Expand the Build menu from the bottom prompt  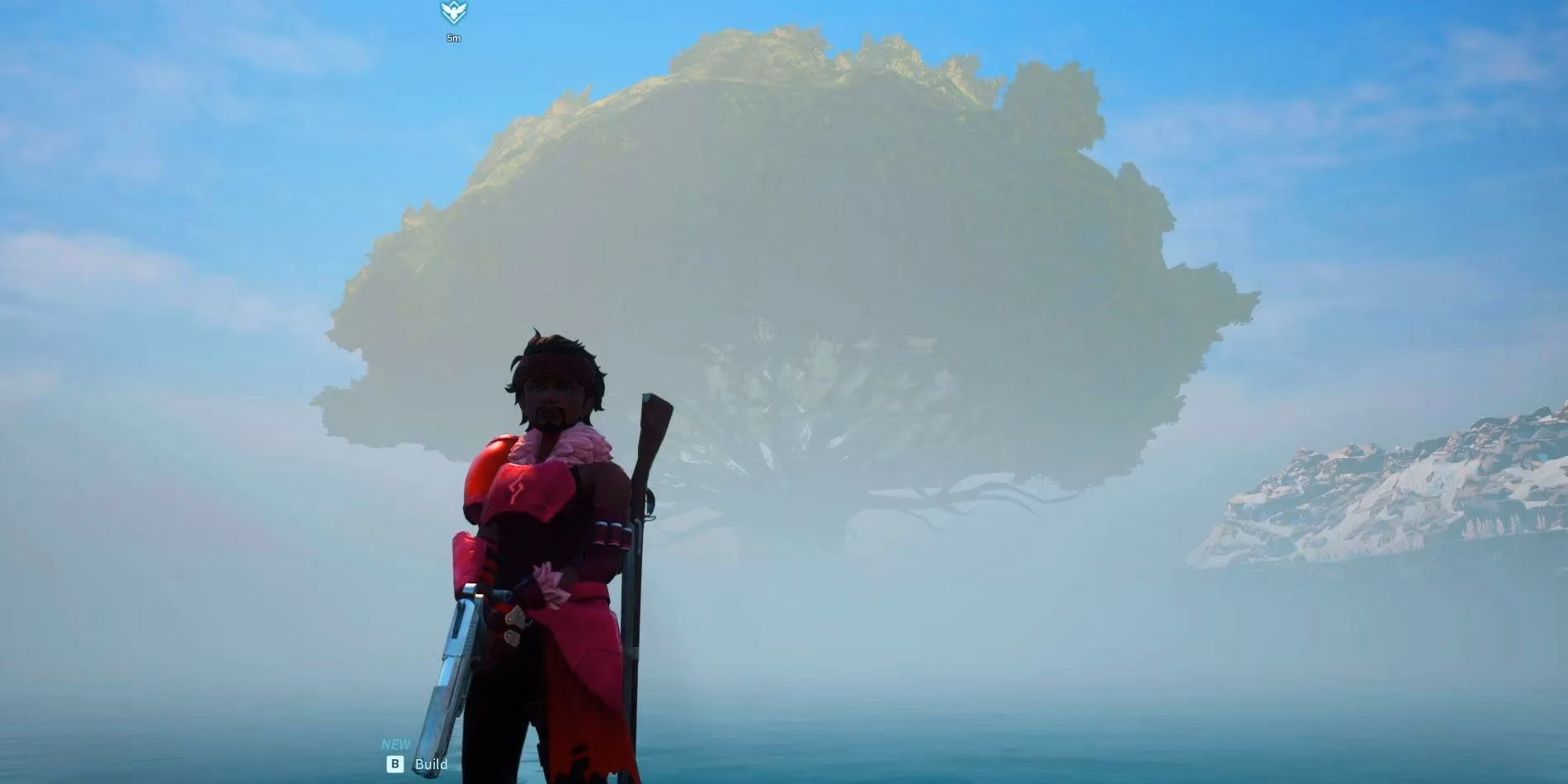[432, 764]
